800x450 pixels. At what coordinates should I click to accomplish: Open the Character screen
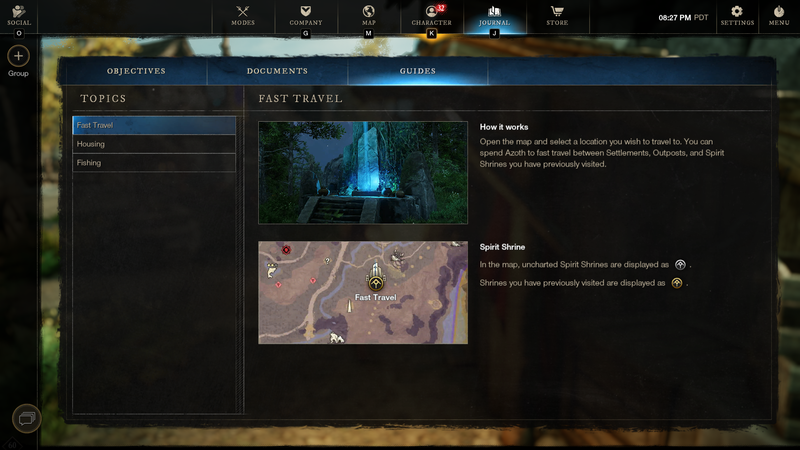(x=432, y=15)
